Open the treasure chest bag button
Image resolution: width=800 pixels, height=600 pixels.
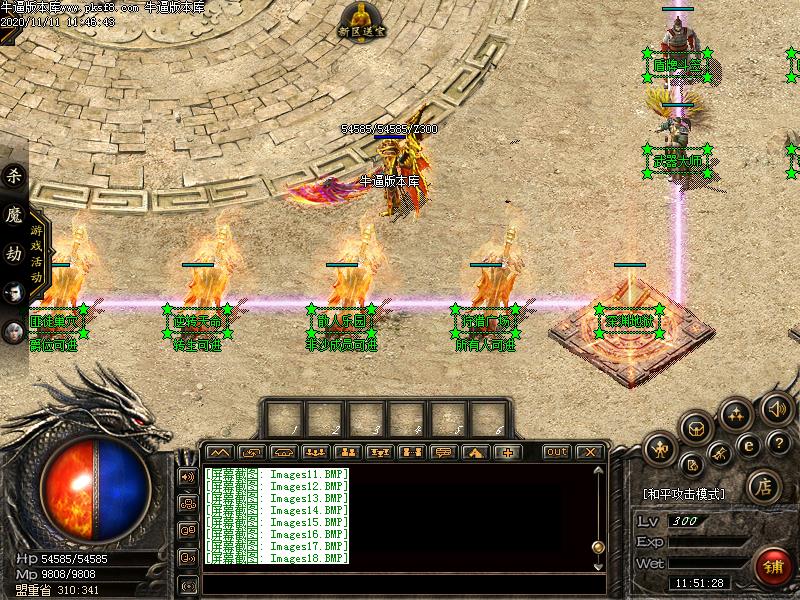coord(697,429)
